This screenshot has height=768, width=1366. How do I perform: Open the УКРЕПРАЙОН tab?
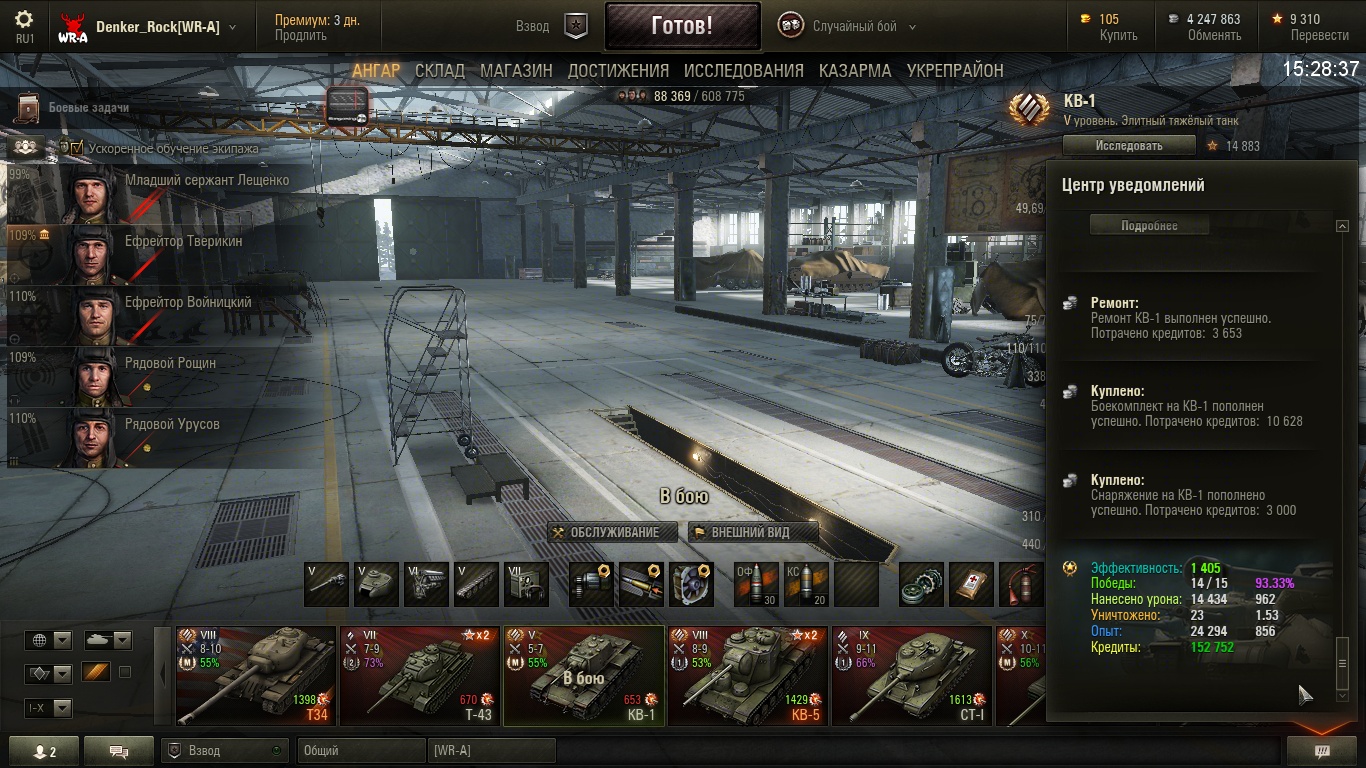(x=955, y=71)
